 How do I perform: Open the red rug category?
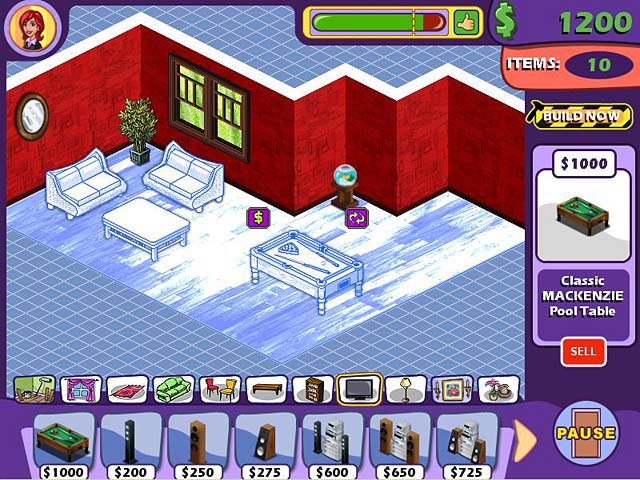[127, 388]
